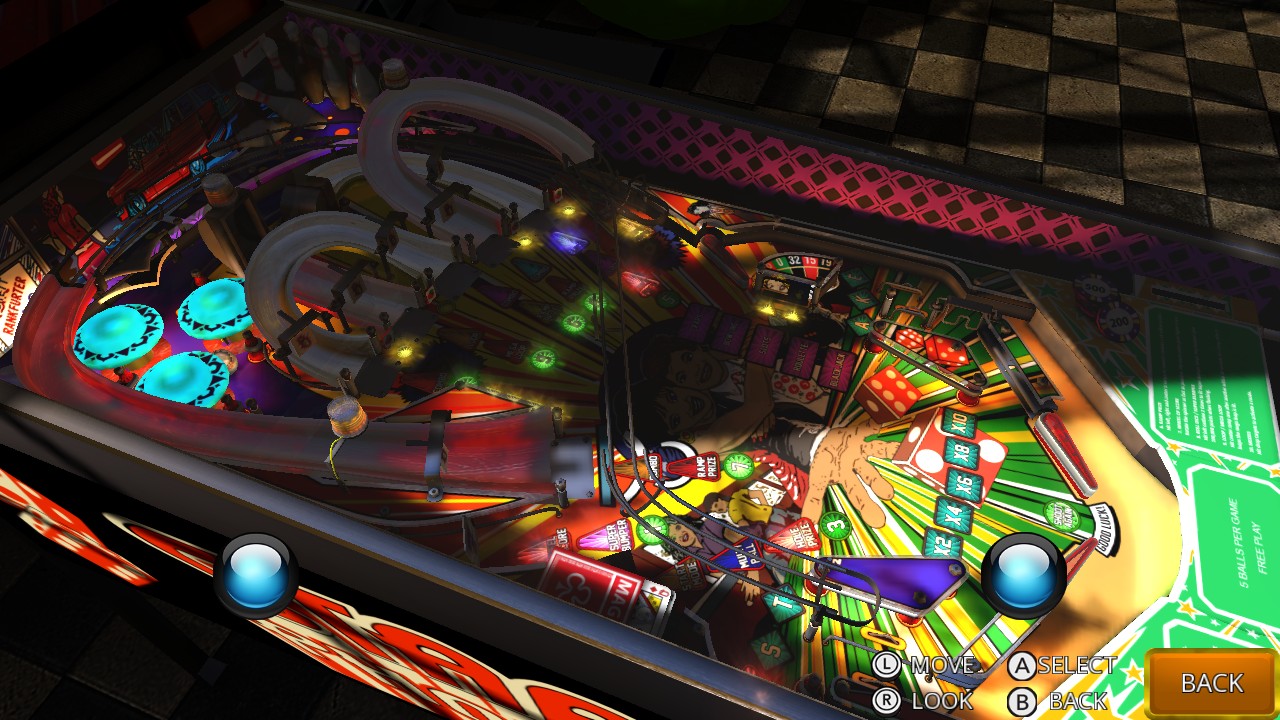1280x720 pixels.
Task: Click the BACK button
Action: 1211,683
